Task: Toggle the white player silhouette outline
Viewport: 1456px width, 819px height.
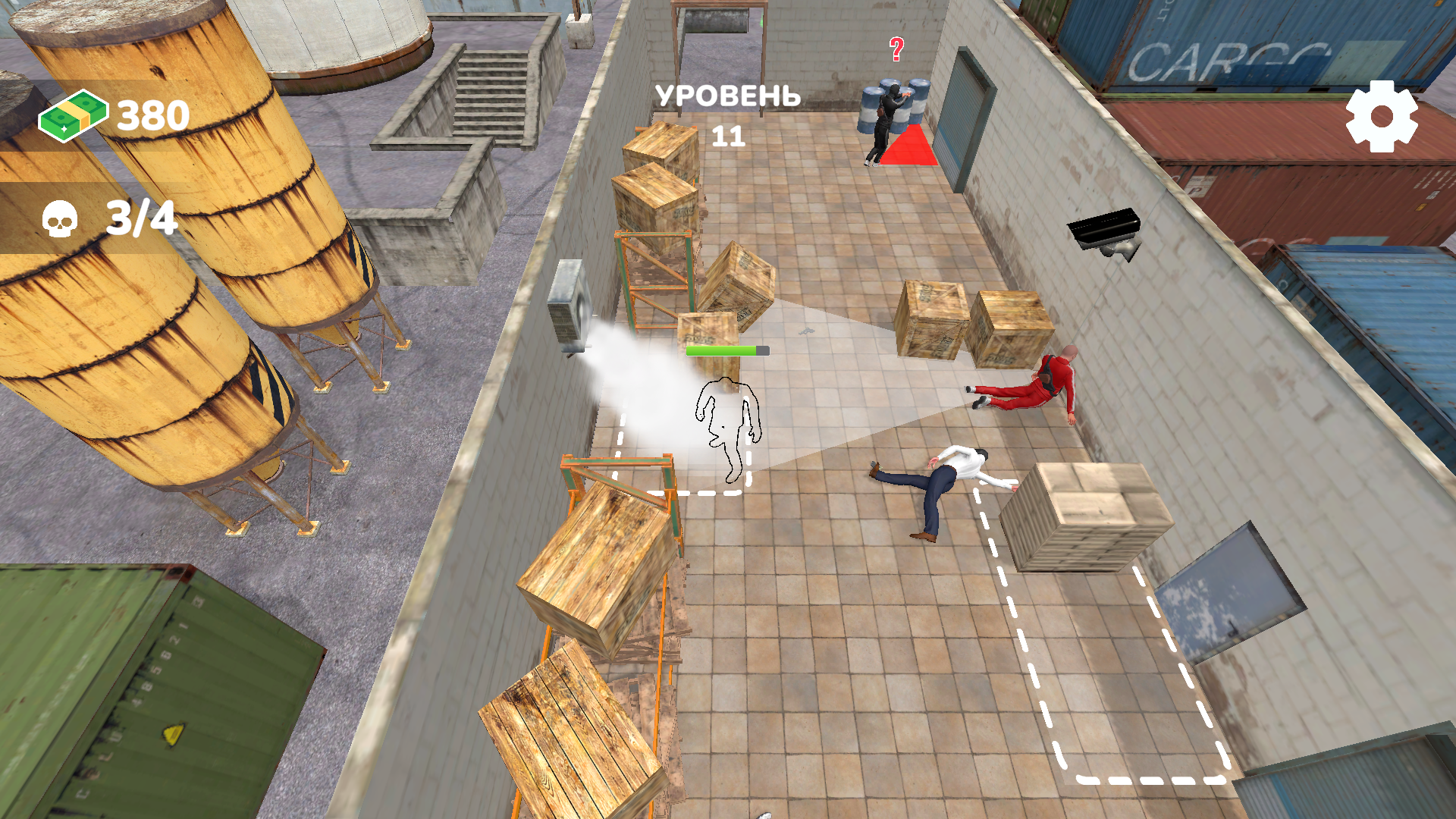Action: 726,428
